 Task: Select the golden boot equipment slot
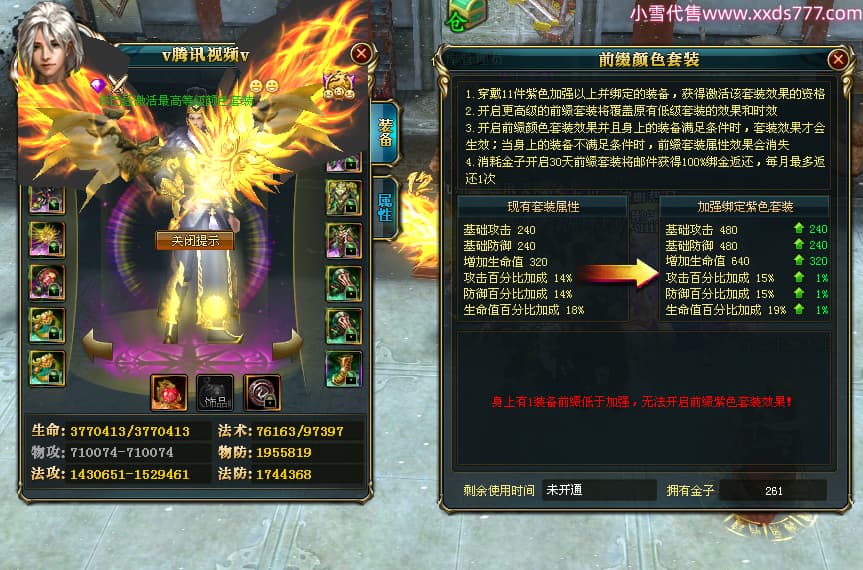pos(343,368)
